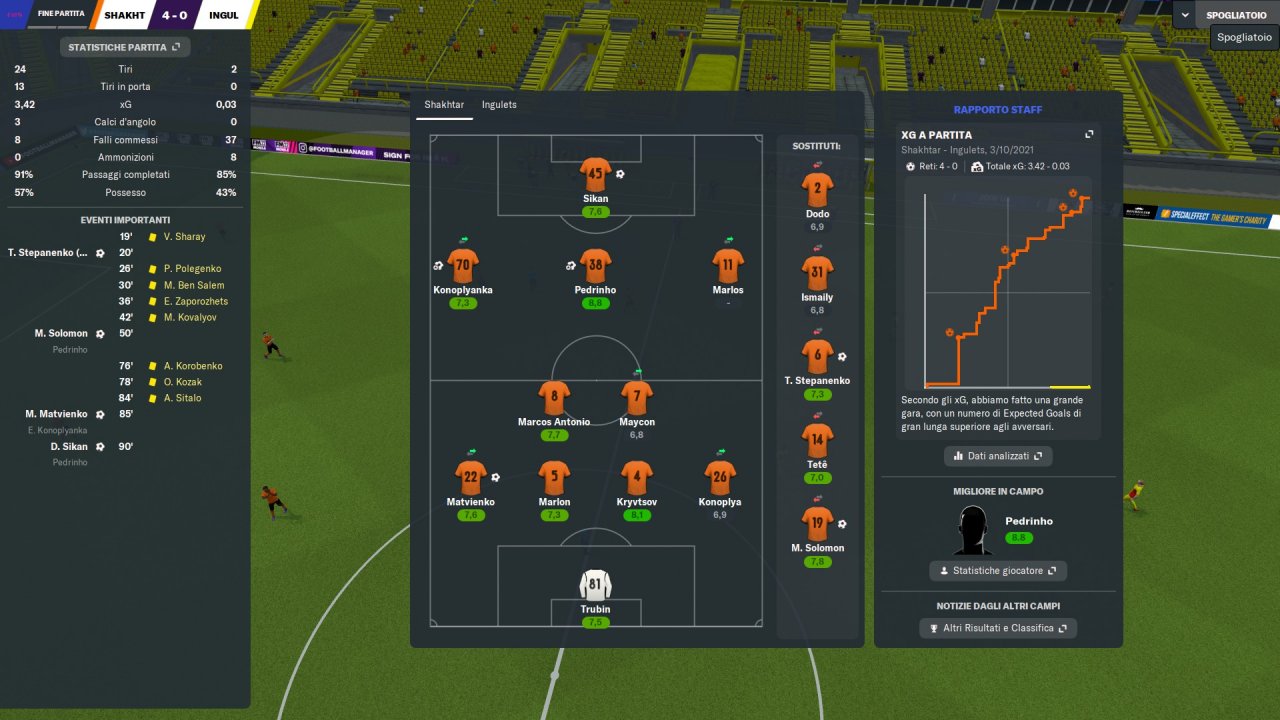The width and height of the screenshot is (1280, 720).
Task: Choose substitute T. Stepanenko
Action: coord(817,356)
